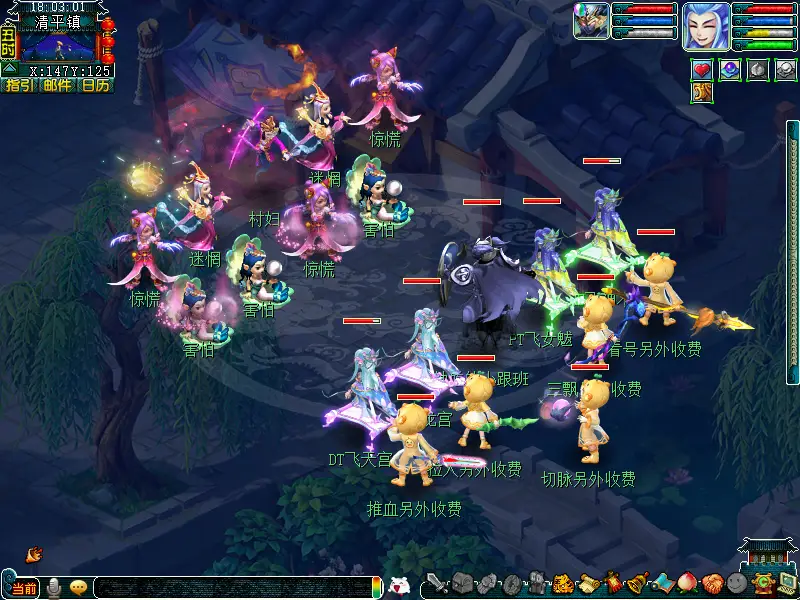Click the purple orb buff icon
Screen dimensions: 800x600
(730, 70)
